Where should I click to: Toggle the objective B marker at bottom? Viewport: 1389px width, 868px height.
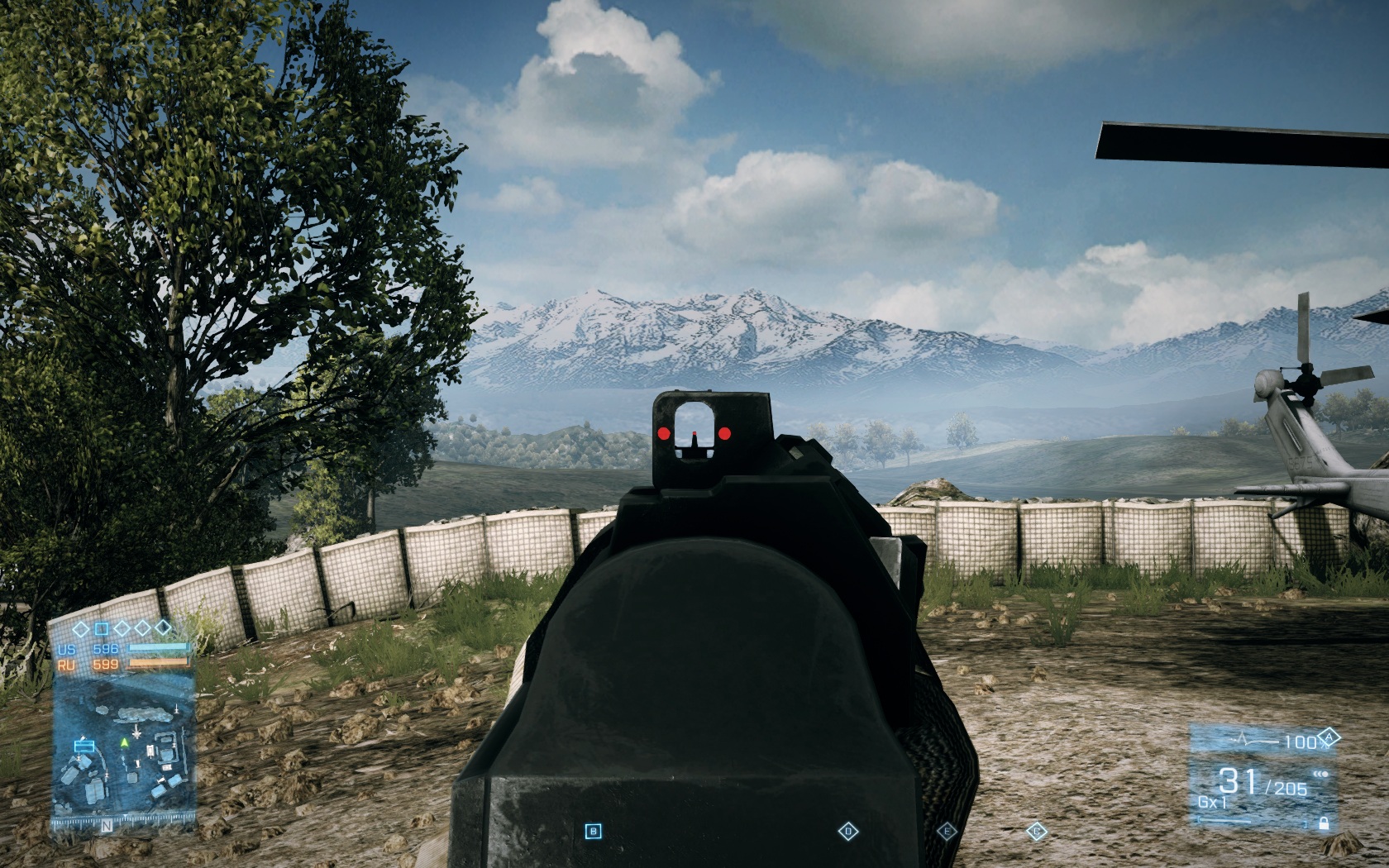[x=593, y=829]
